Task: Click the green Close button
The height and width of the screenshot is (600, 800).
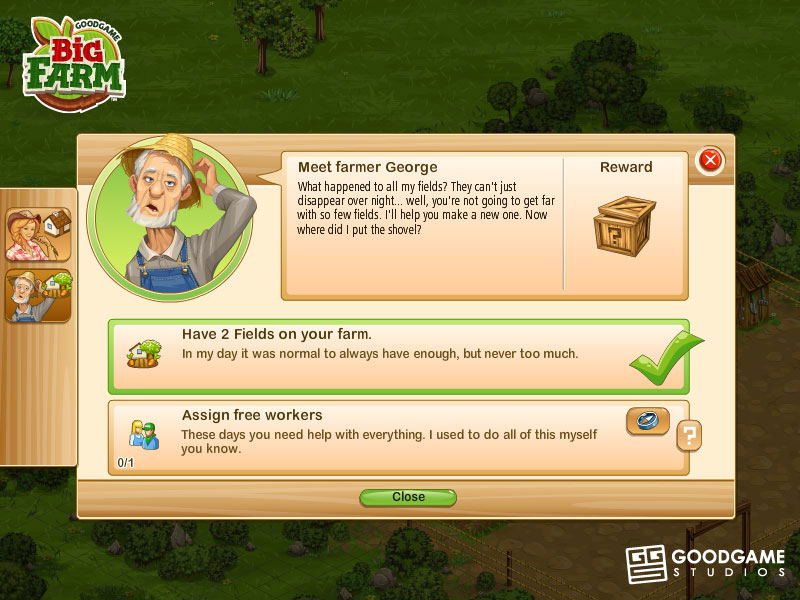Action: 408,497
